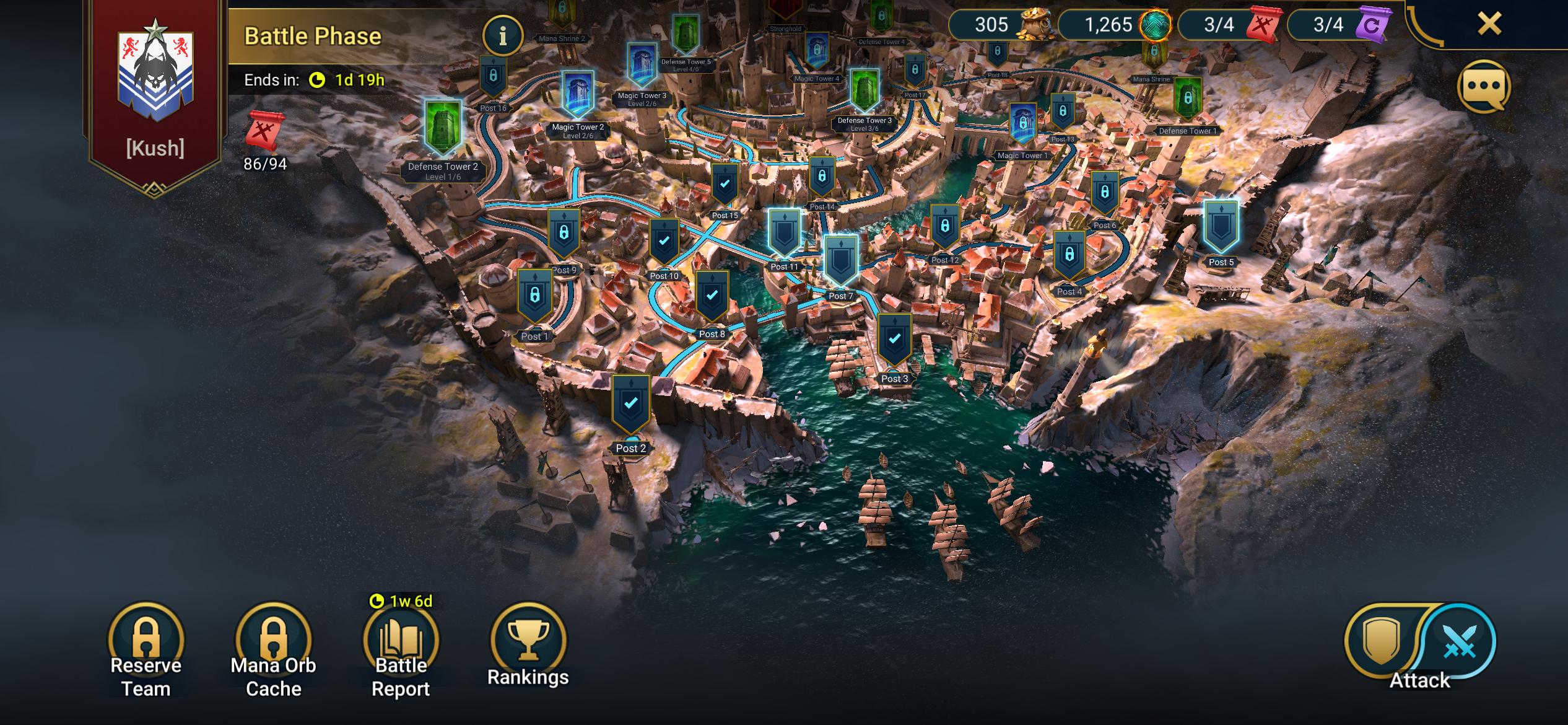Viewport: 1568px width, 725px height.
Task: Show the Battle Phase info
Action: pyautogui.click(x=502, y=36)
